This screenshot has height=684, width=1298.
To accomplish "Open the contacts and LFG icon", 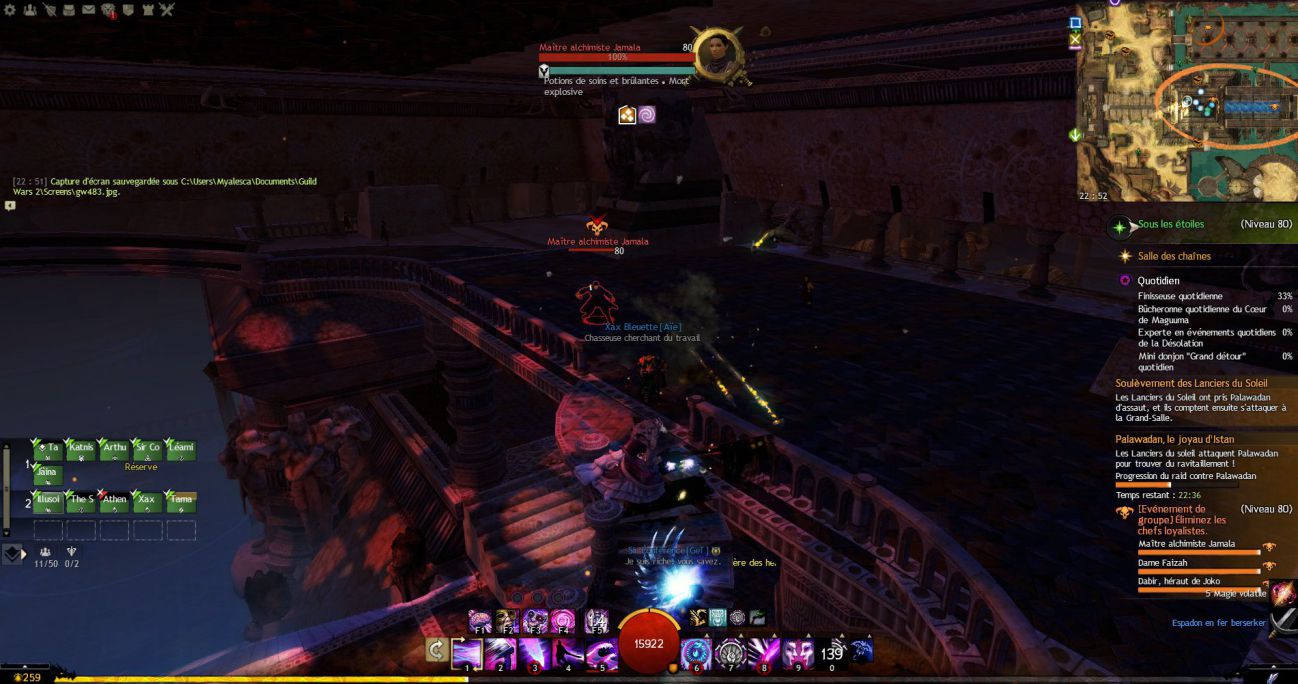I will coord(28,10).
